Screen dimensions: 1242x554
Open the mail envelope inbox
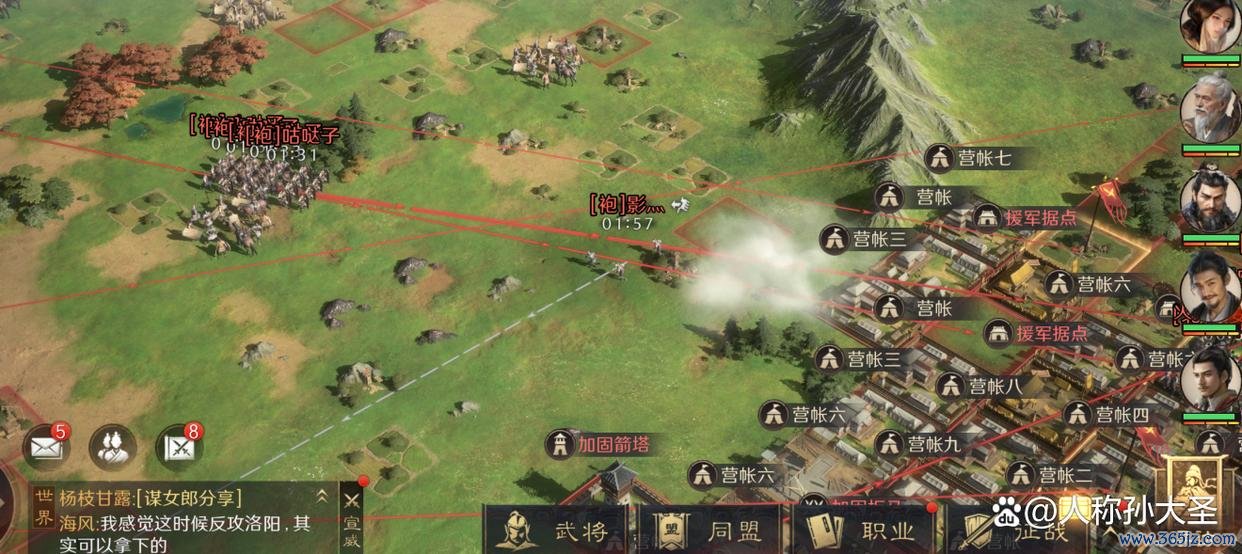(46, 448)
